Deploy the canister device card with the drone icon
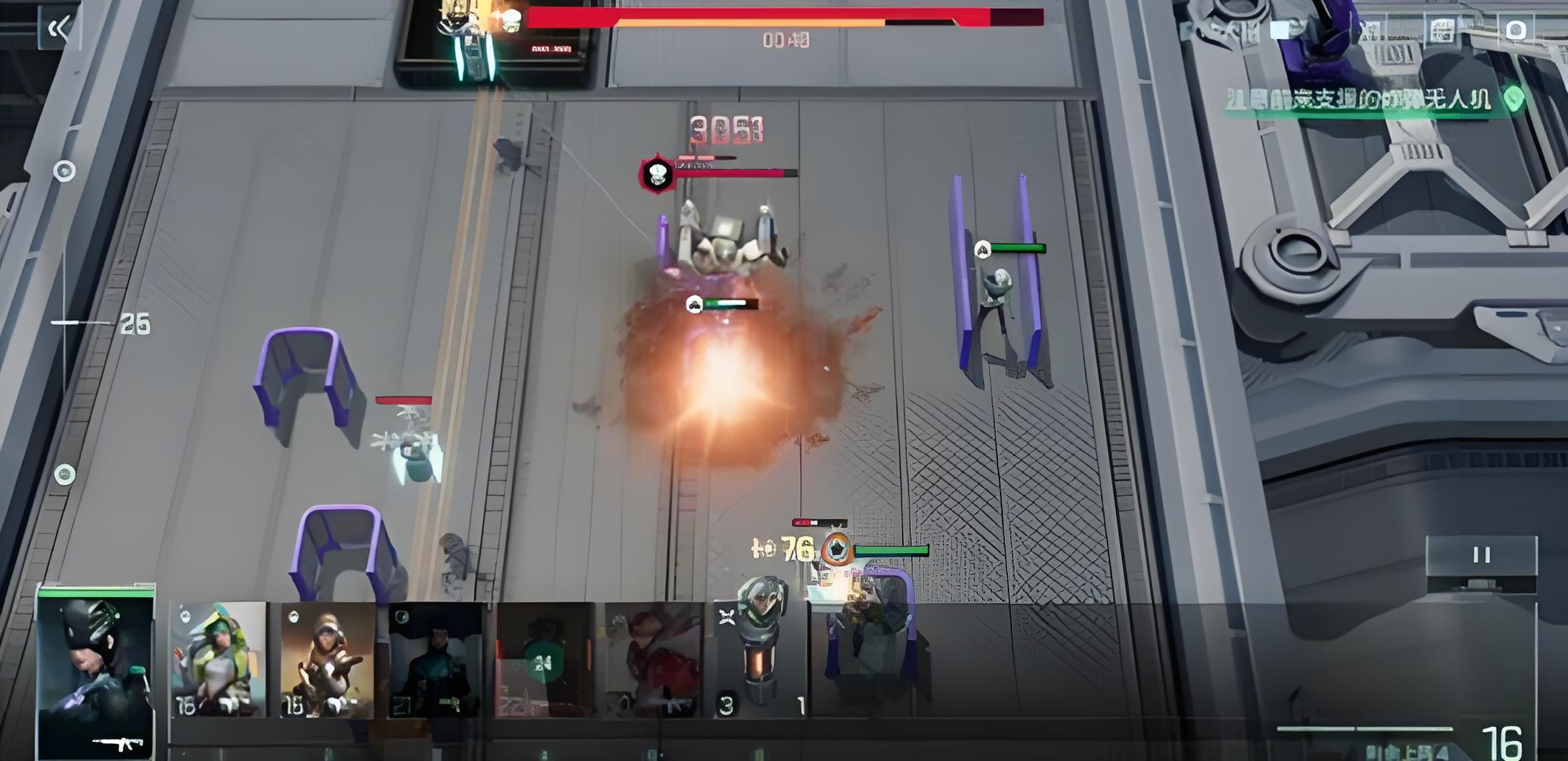The height and width of the screenshot is (761, 1568). point(760,659)
